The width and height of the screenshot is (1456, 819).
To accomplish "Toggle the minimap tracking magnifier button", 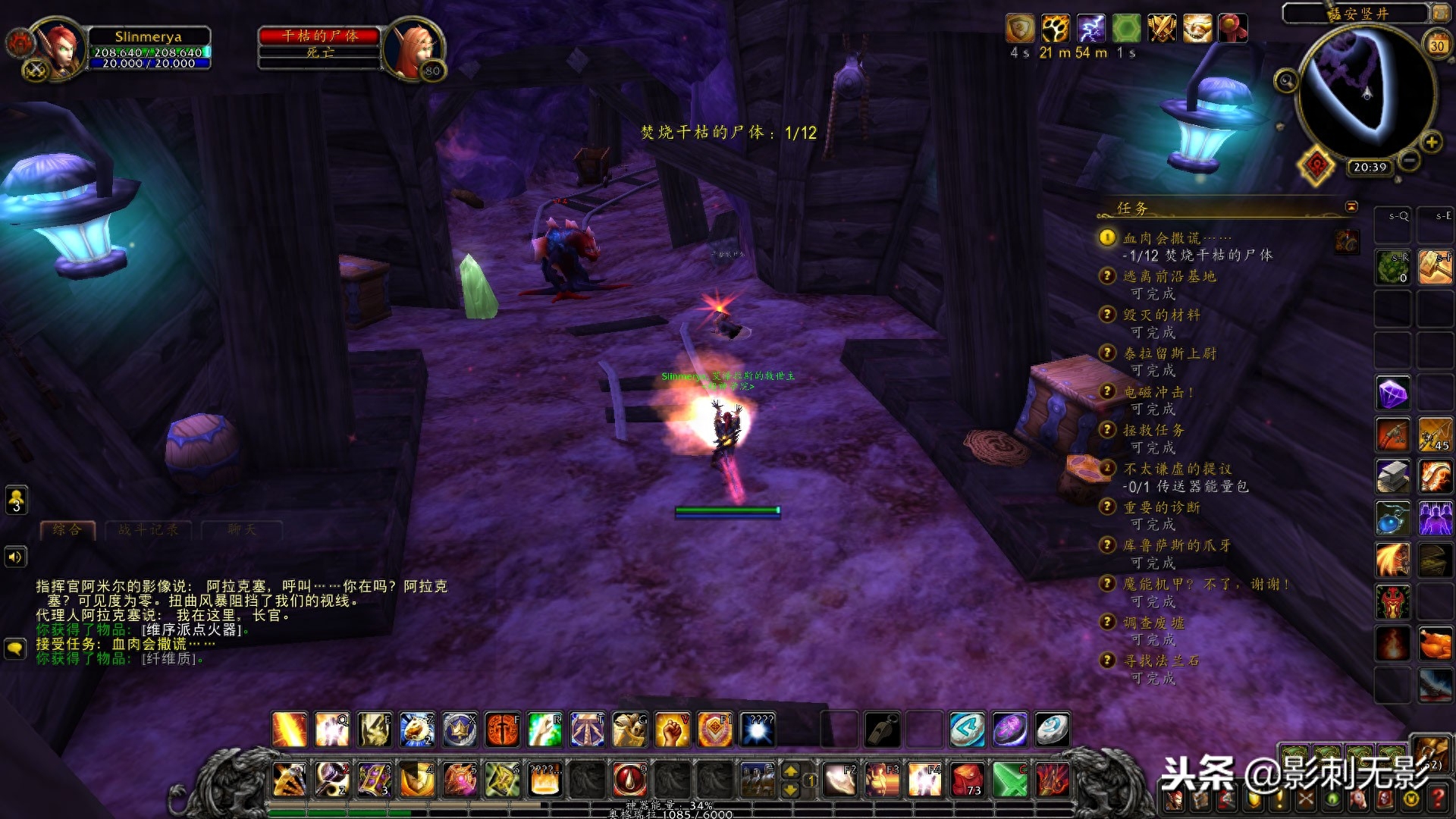I will [x=1285, y=80].
